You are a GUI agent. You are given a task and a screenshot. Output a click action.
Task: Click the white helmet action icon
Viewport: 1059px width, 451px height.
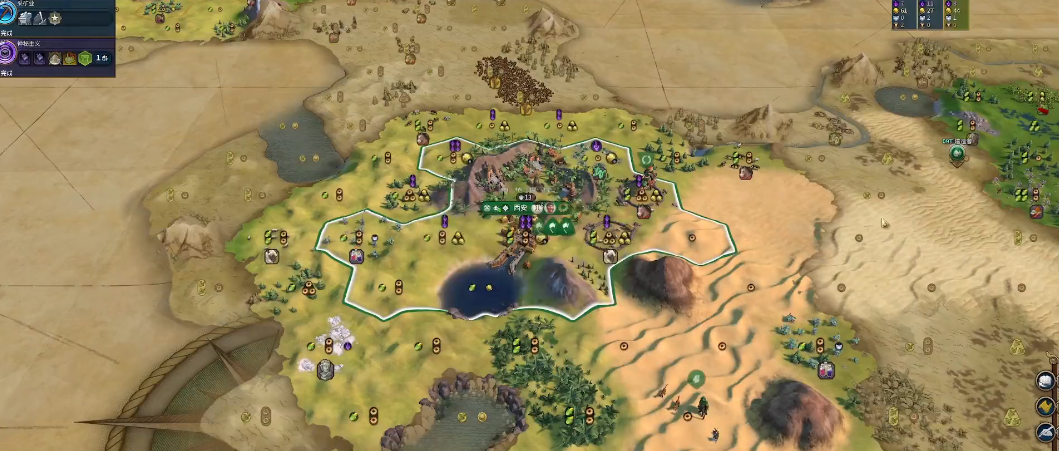pyautogui.click(x=1044, y=380)
